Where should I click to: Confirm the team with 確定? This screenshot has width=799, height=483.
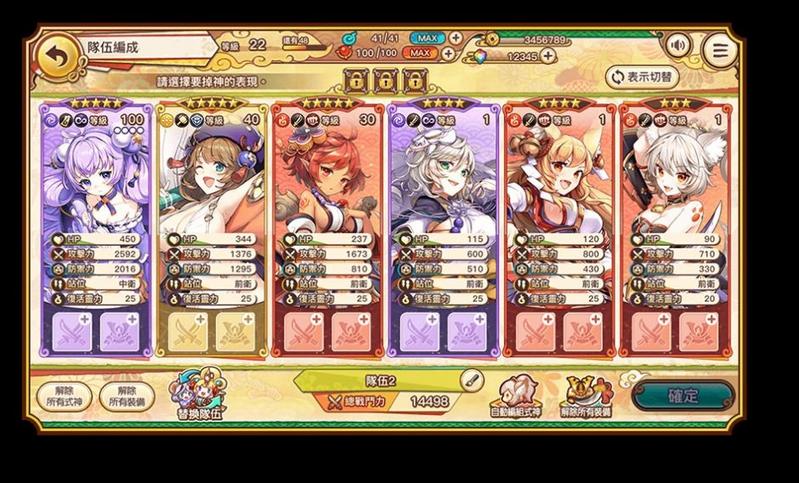682,395
